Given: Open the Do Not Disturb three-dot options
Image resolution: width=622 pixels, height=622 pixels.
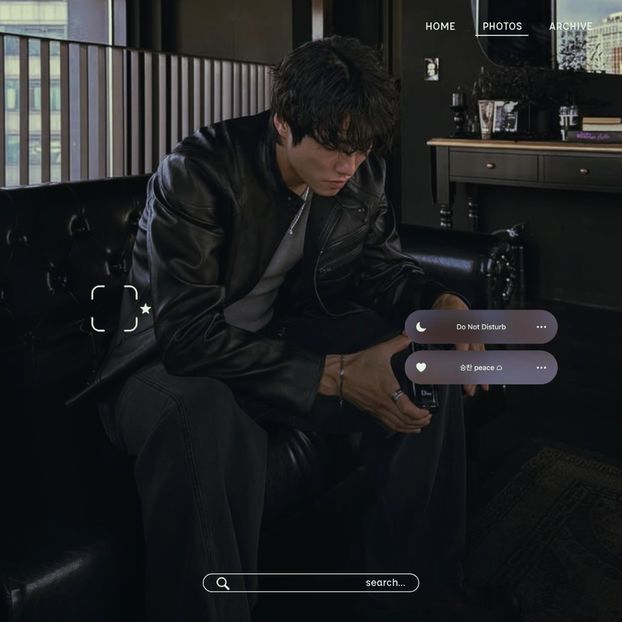Looking at the screenshot, I should pyautogui.click(x=541, y=327).
